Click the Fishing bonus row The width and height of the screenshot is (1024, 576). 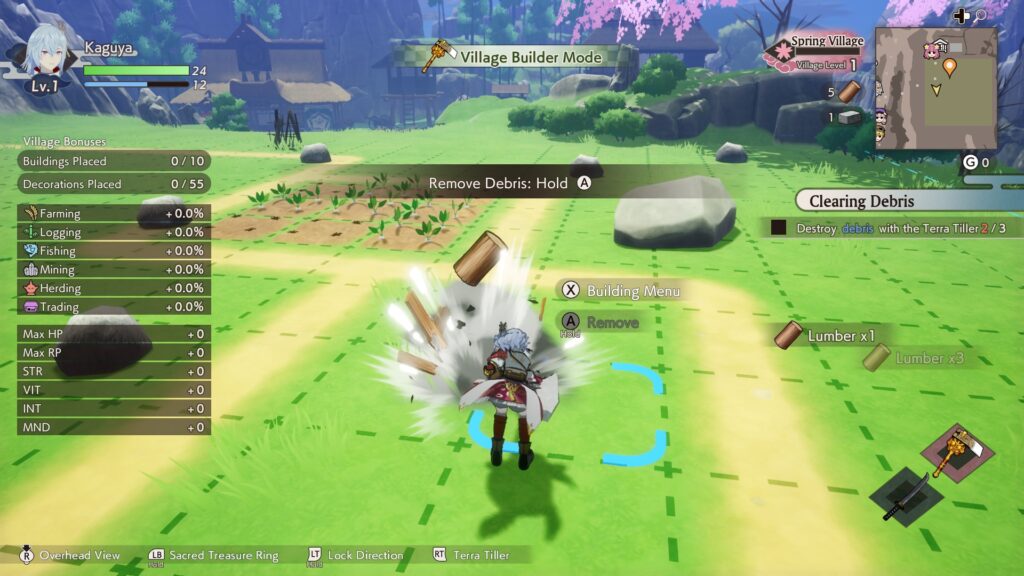pyautogui.click(x=114, y=251)
